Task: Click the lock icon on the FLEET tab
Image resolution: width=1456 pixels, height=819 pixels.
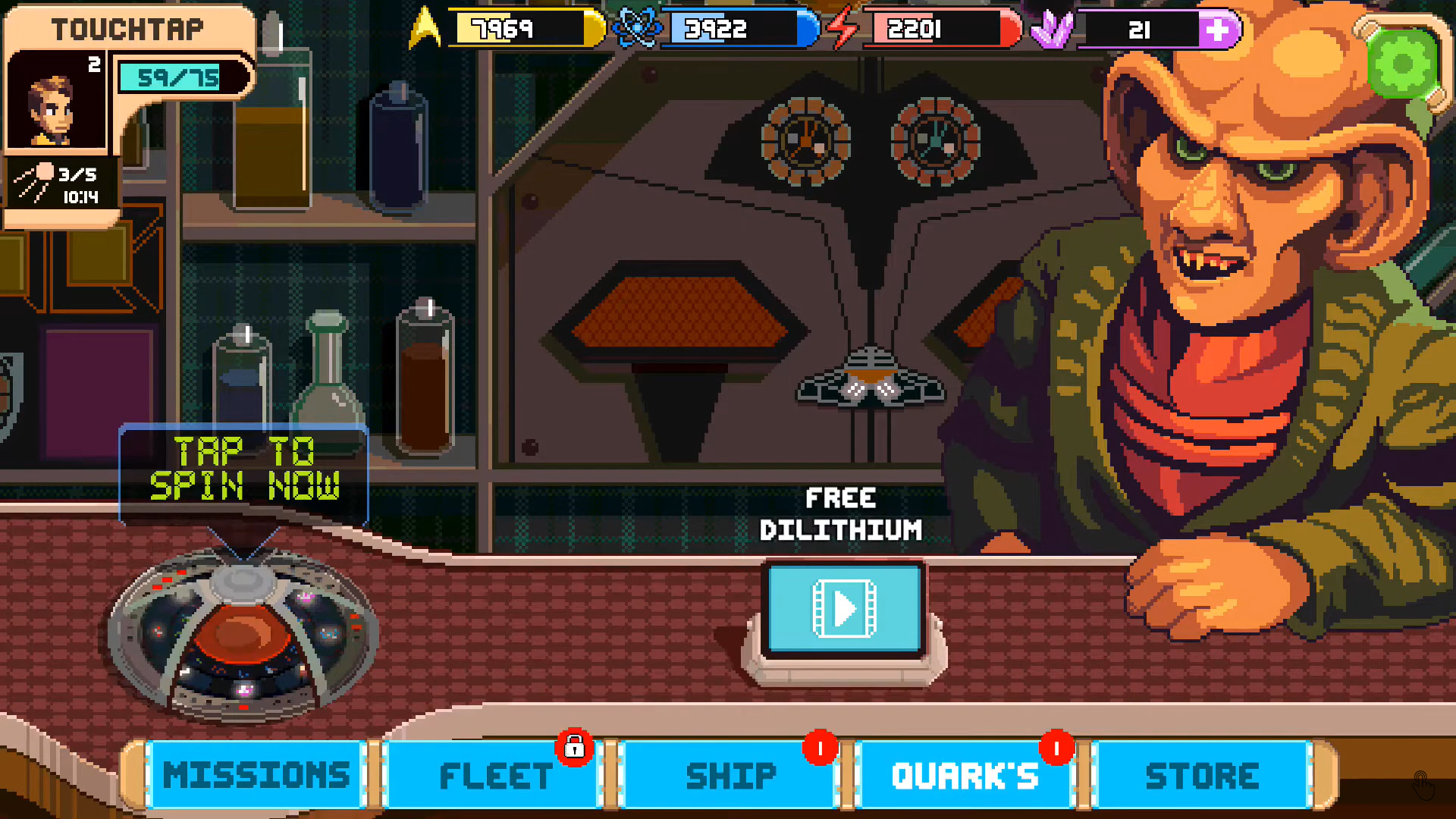Action: point(574,747)
